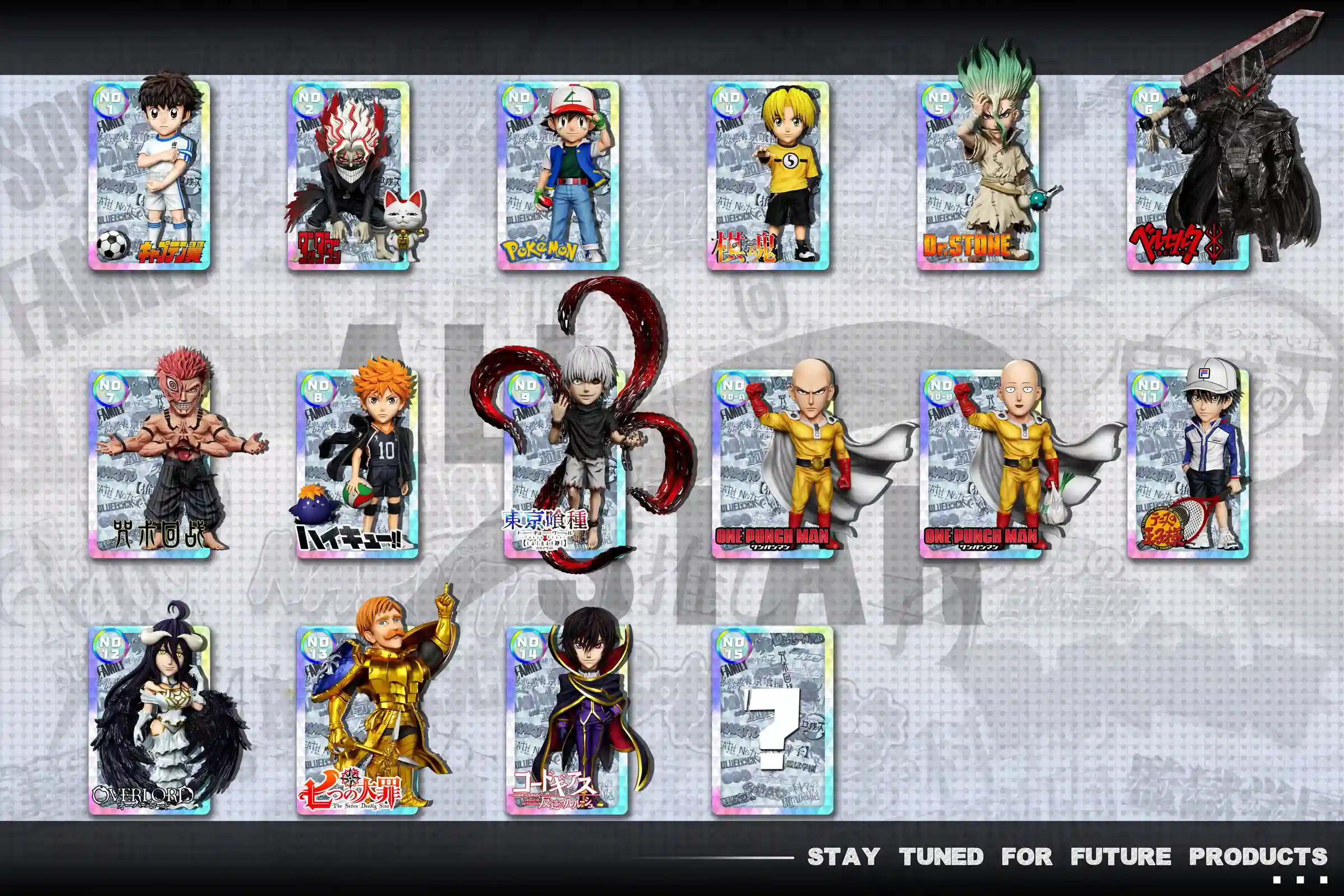
Task: Select the No. 9 white-haired figure with red tentacles
Action: point(566,463)
